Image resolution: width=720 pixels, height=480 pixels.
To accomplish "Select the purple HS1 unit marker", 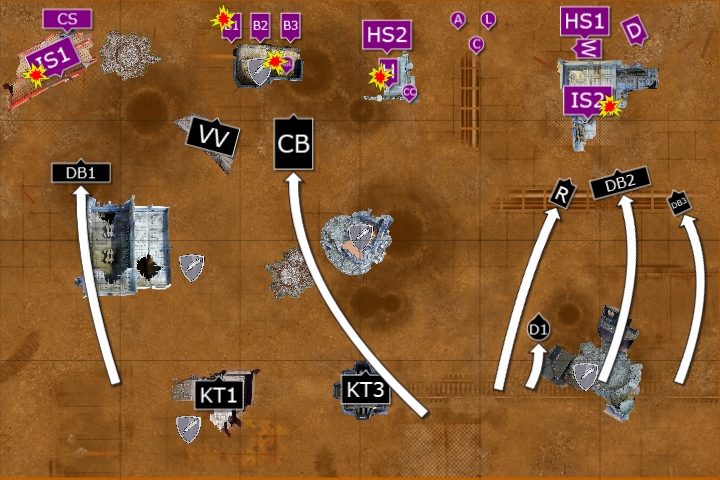I will pos(585,21).
